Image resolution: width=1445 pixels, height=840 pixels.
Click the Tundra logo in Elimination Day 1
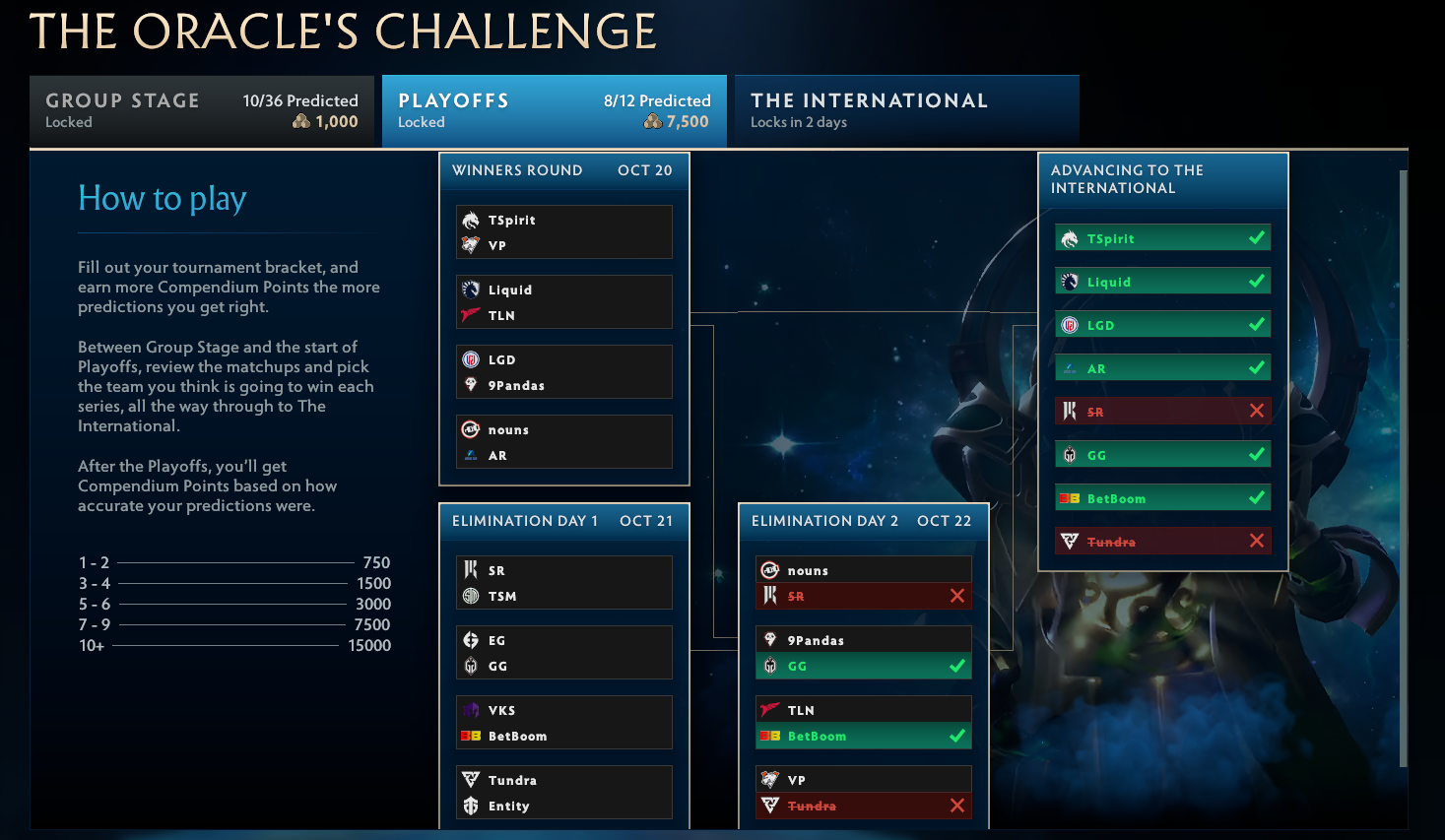pyautogui.click(x=470, y=780)
